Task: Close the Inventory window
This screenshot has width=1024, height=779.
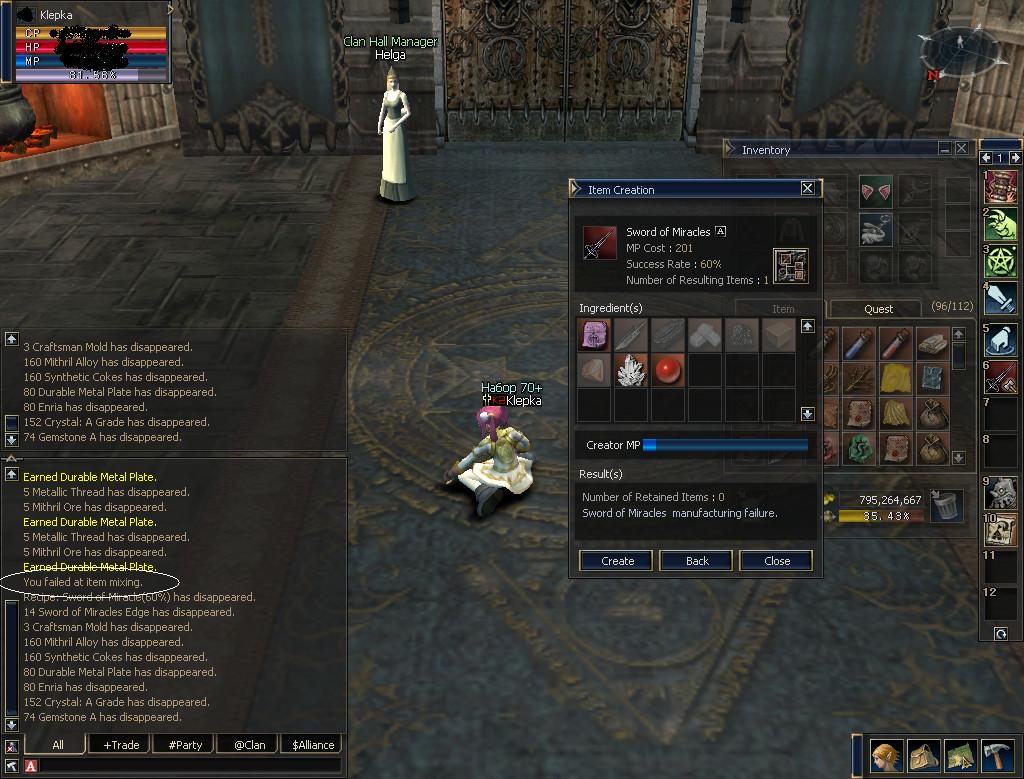Action: click(962, 148)
